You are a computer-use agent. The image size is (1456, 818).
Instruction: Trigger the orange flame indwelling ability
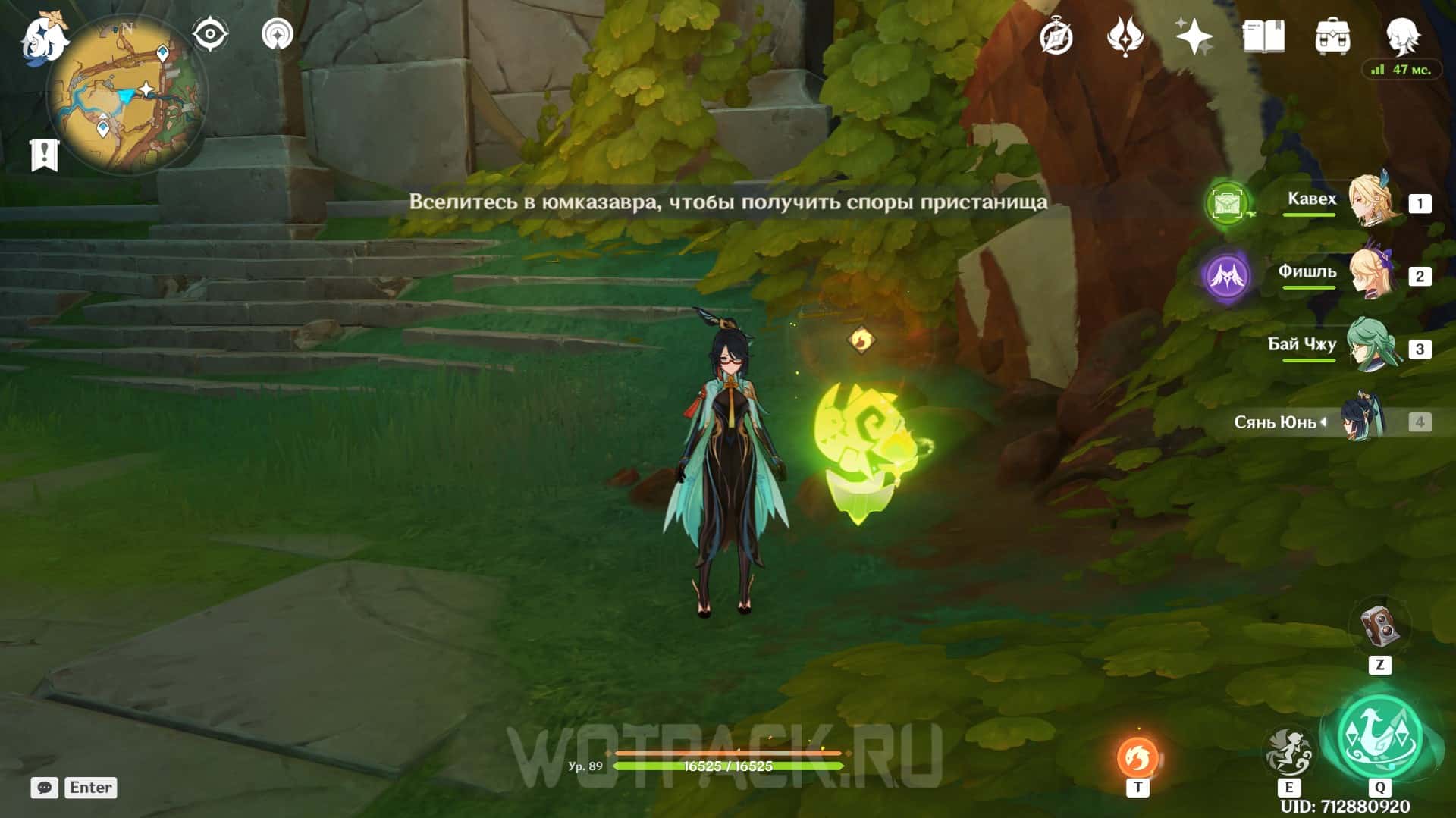1137,757
